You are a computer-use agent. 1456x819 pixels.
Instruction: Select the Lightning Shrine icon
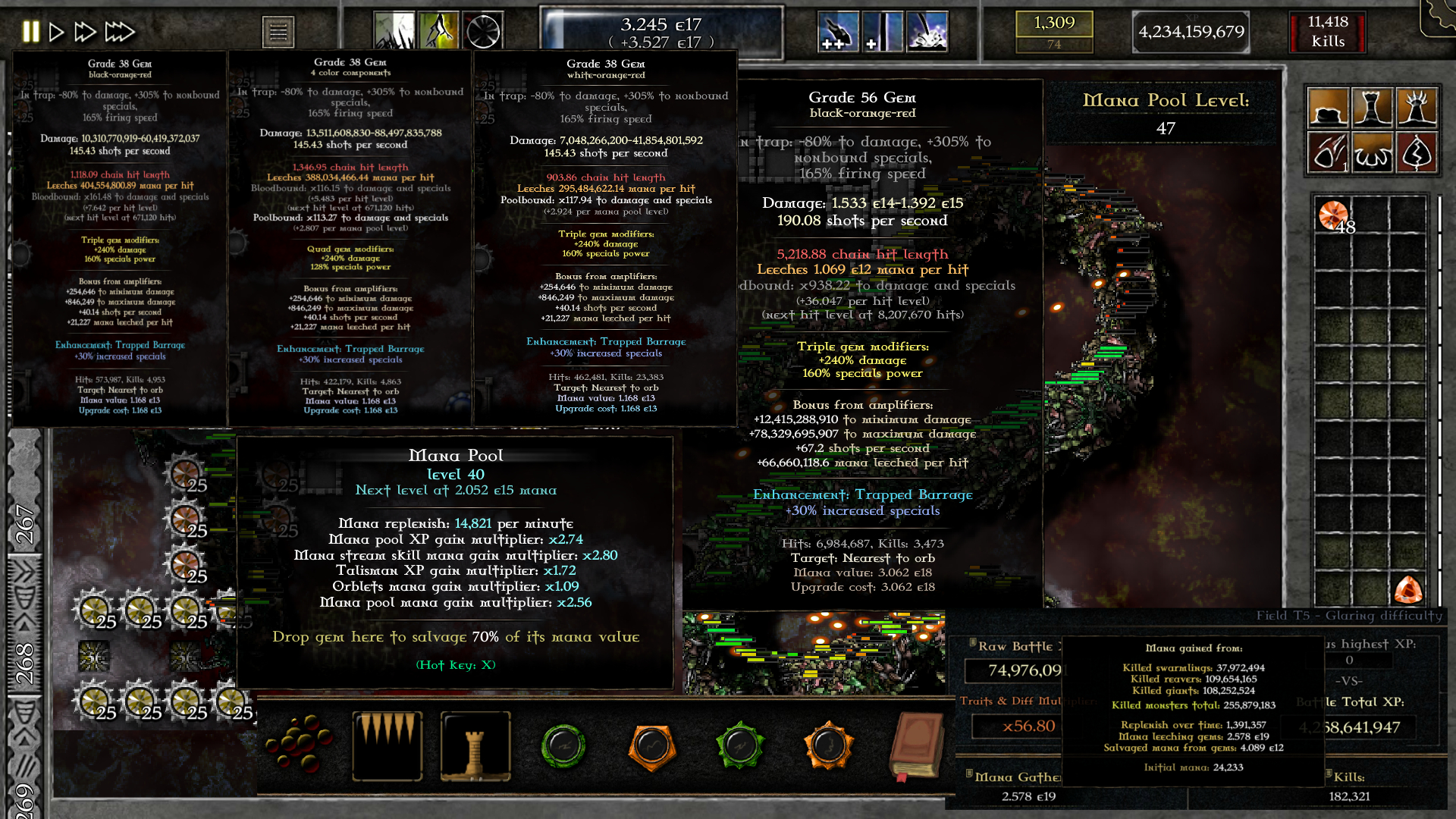pyautogui.click(x=1418, y=152)
